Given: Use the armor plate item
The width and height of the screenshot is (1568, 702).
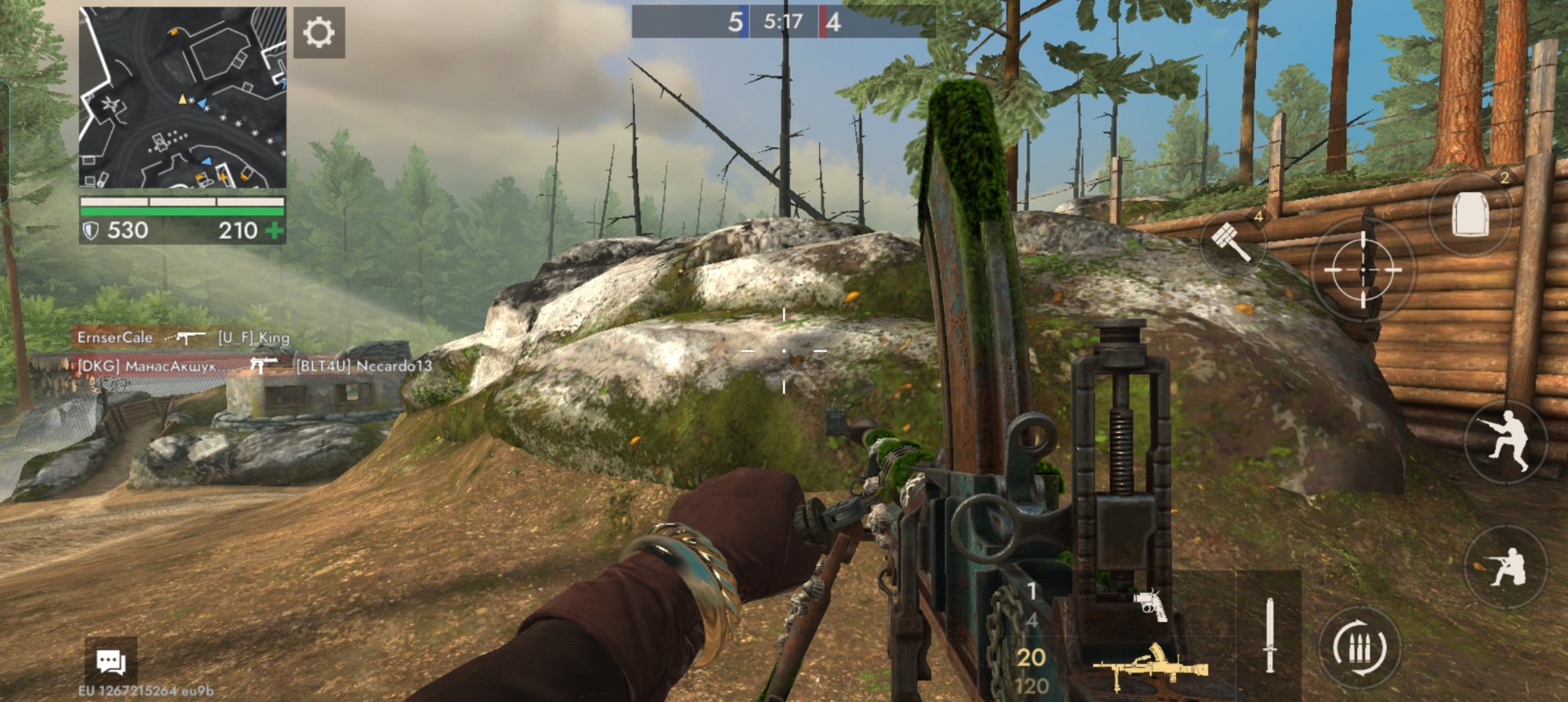Looking at the screenshot, I should point(1470,215).
